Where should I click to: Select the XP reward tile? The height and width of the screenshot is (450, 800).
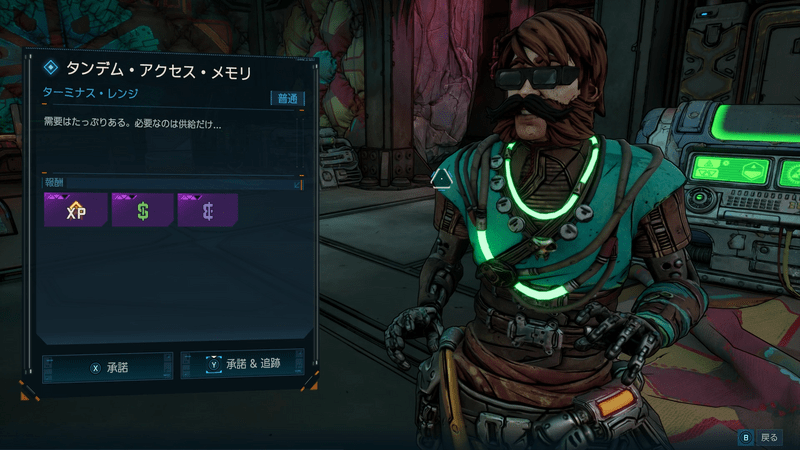tap(74, 210)
